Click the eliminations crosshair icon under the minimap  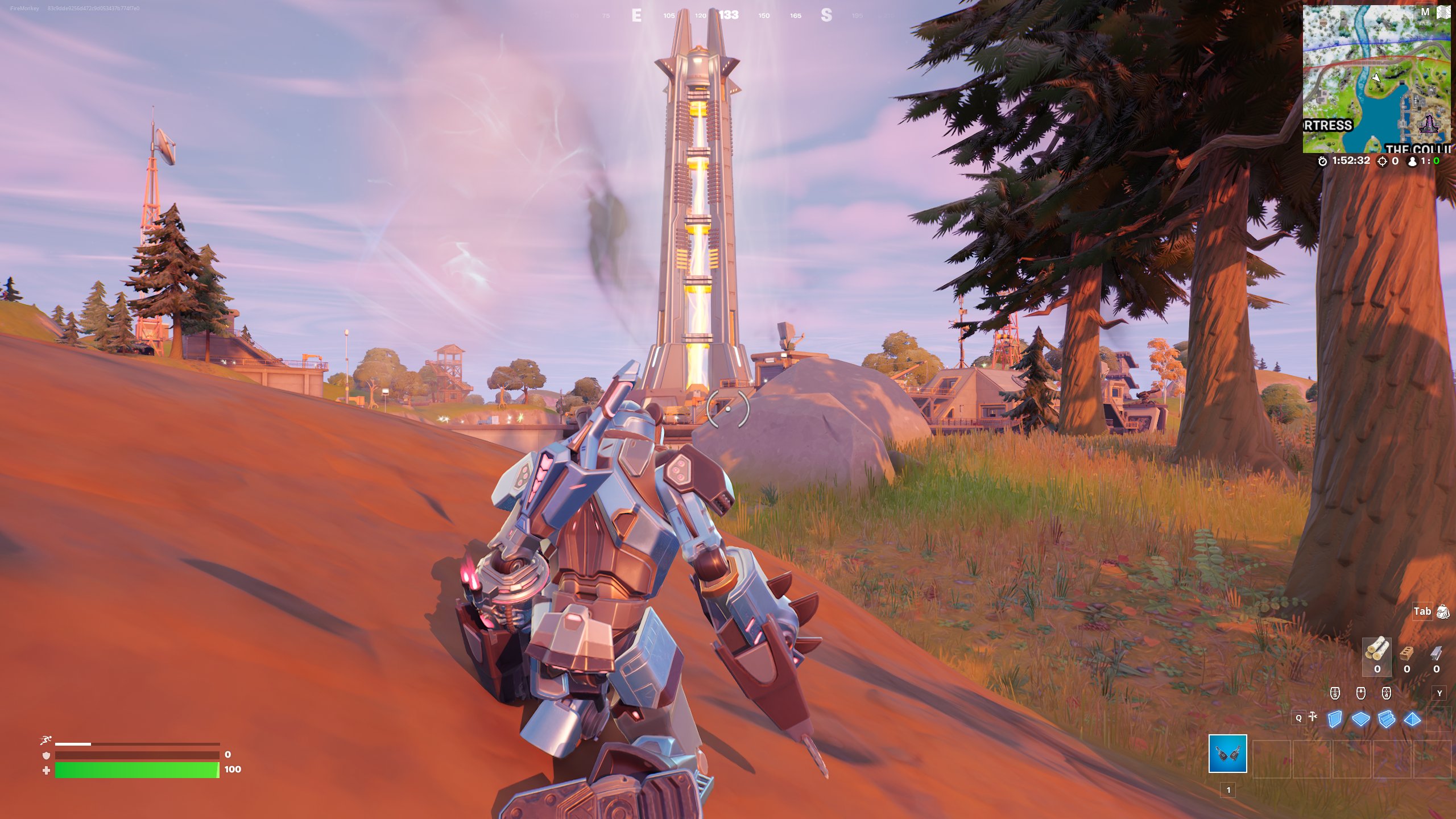click(1382, 162)
